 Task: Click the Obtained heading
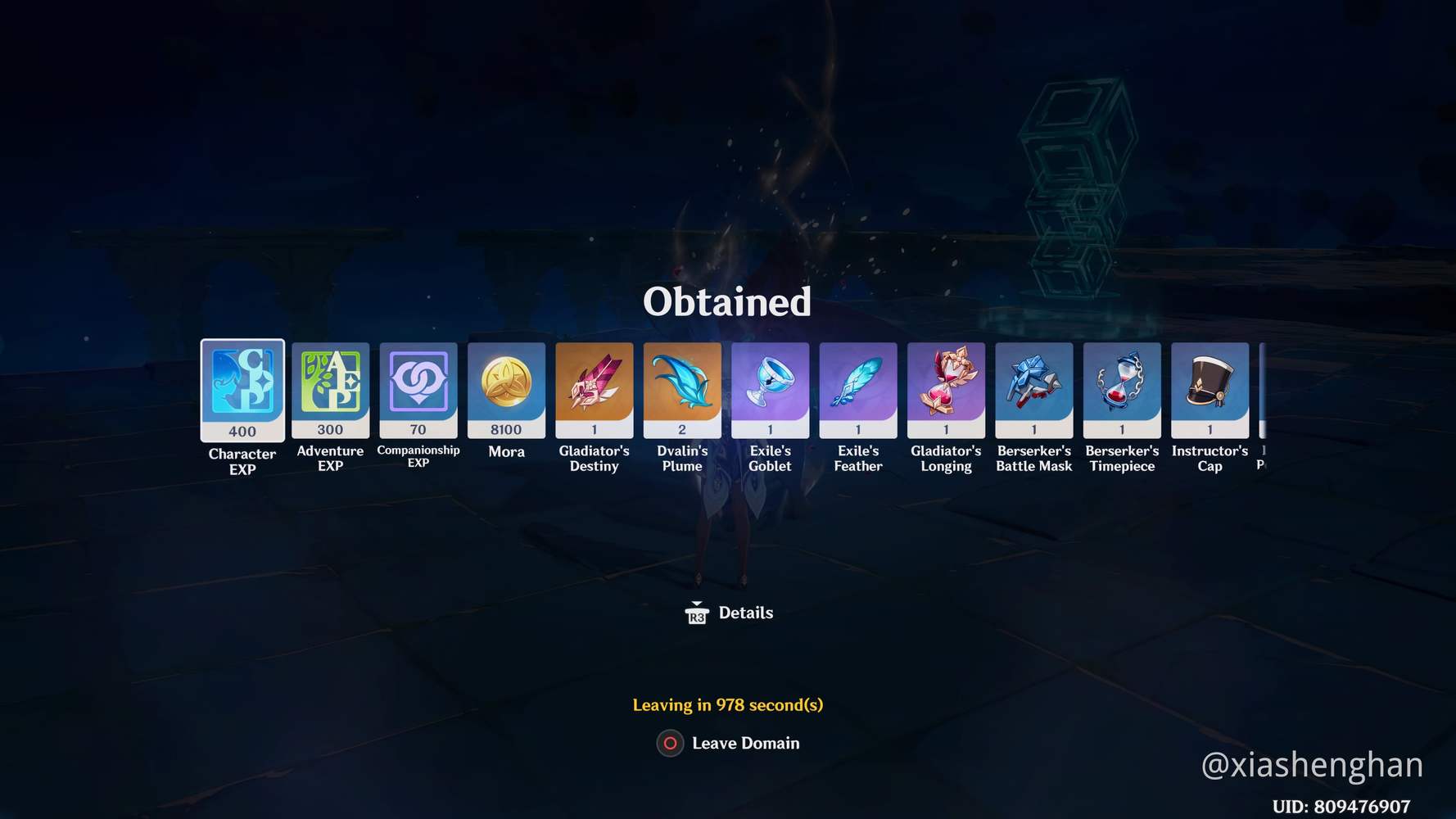pos(728,301)
